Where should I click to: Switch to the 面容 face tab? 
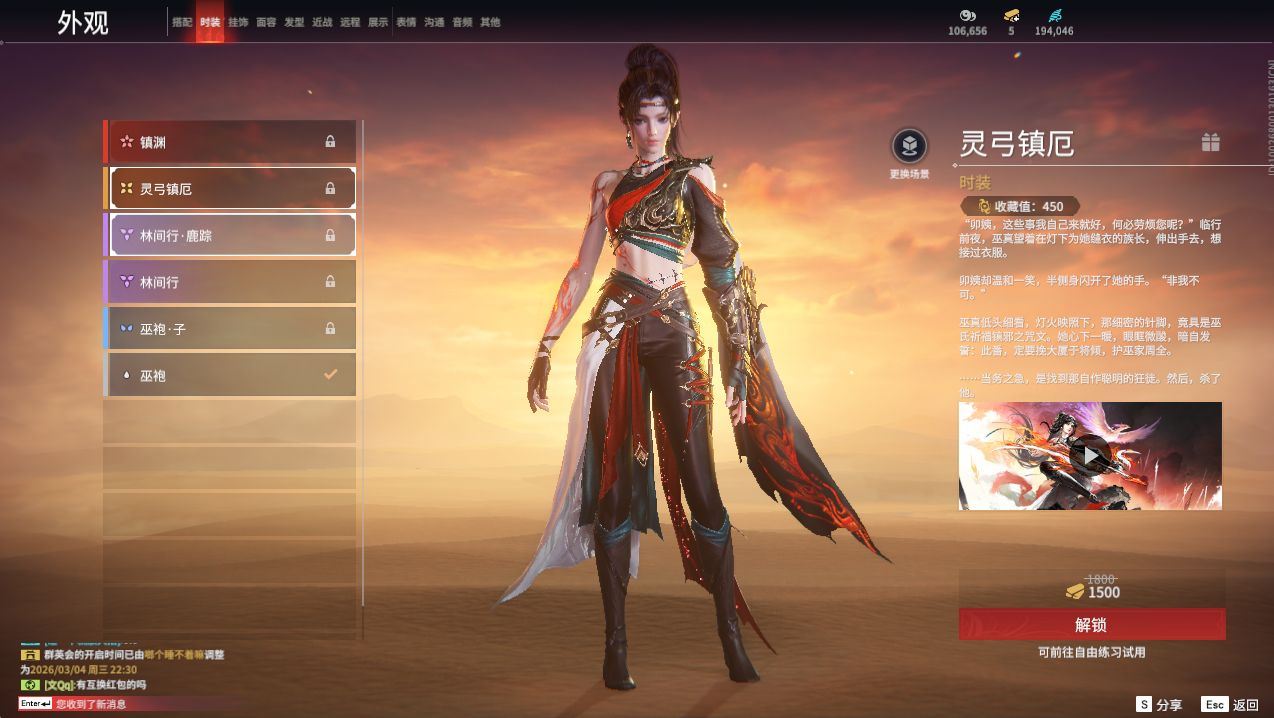[x=266, y=22]
